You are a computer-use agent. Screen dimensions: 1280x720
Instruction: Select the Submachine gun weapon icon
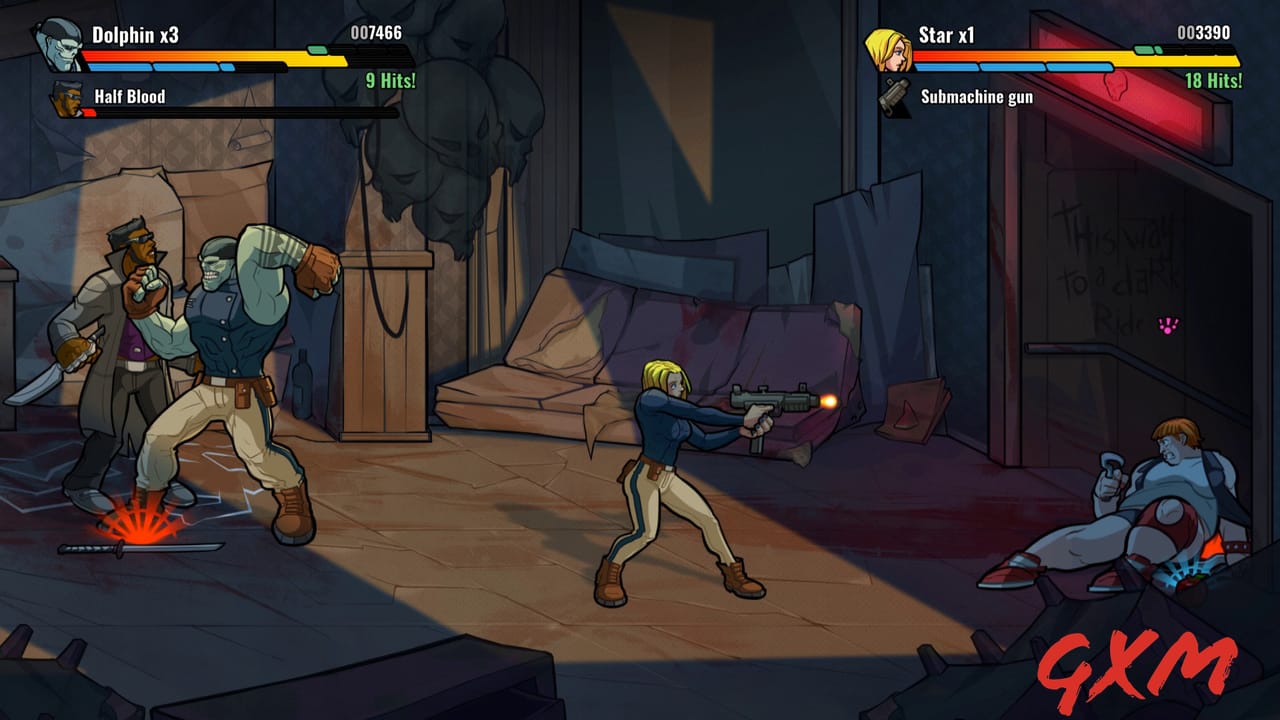click(892, 99)
